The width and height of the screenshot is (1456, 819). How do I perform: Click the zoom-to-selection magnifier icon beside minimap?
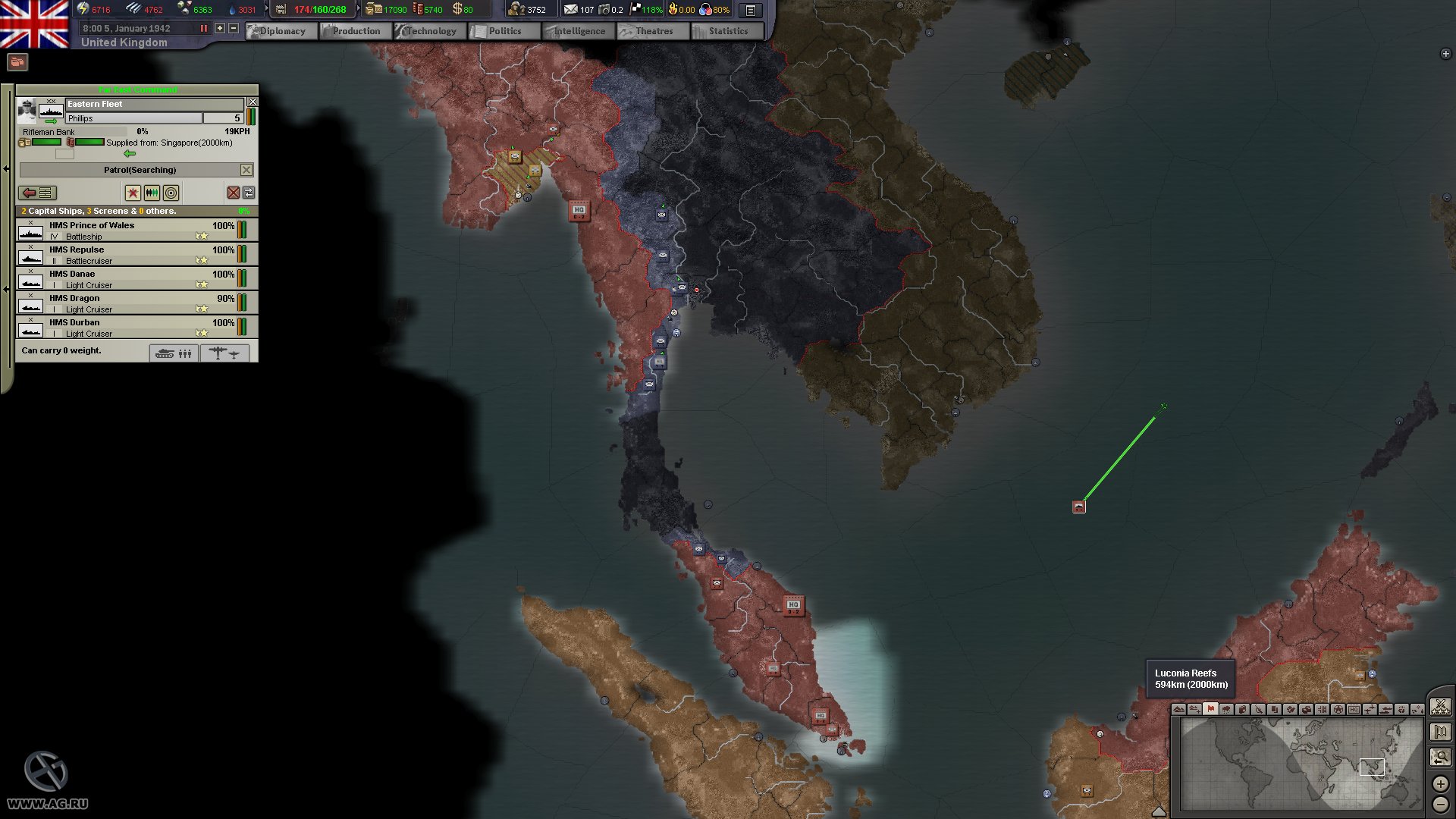1440,757
